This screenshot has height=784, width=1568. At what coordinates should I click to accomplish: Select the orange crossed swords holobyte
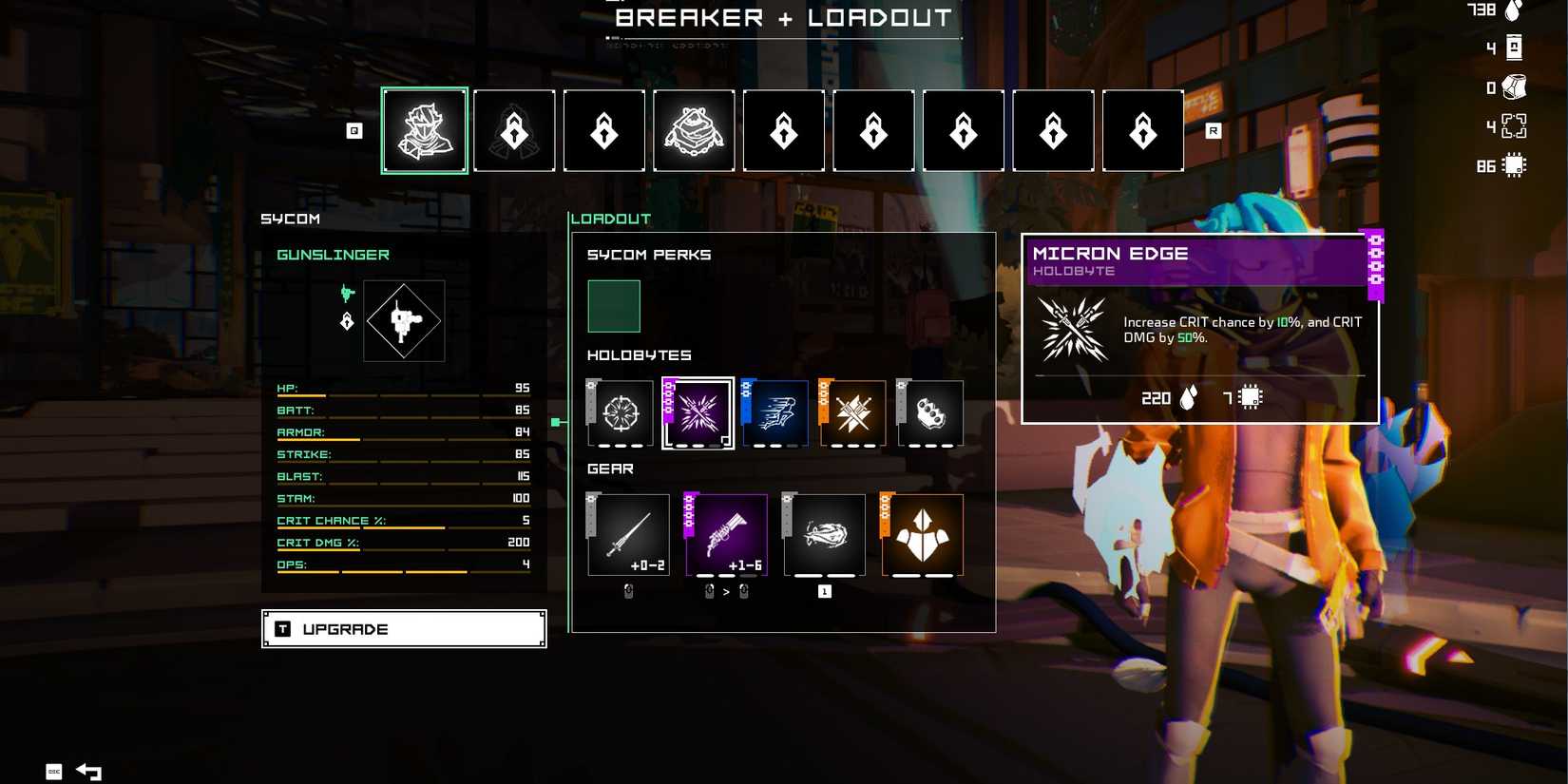(x=853, y=413)
